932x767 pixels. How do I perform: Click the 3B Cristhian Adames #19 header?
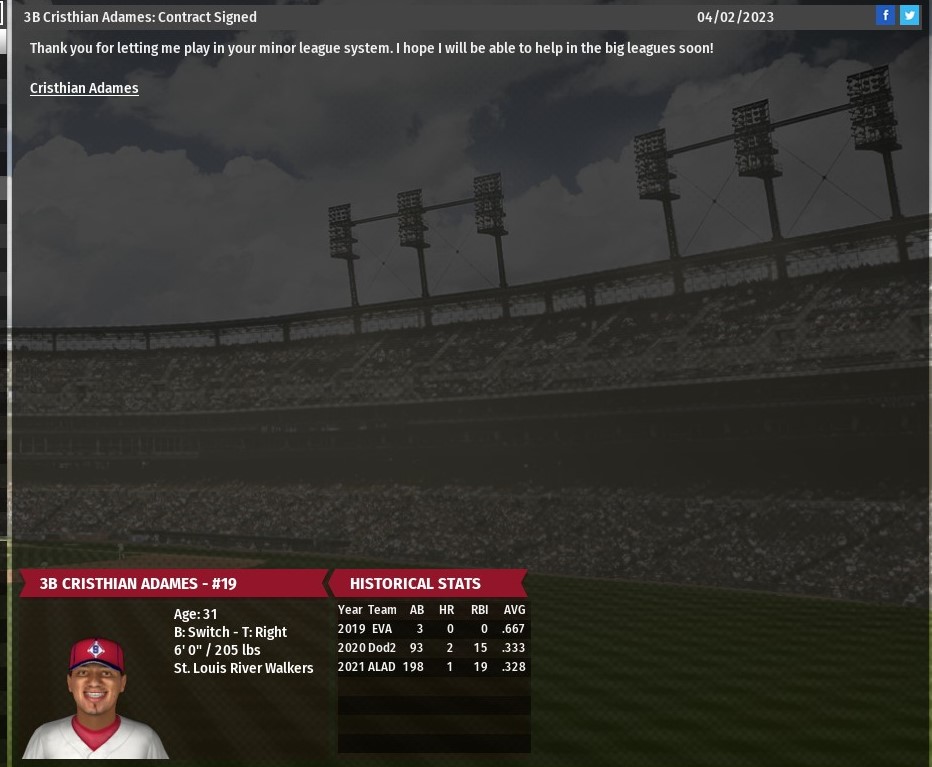point(138,584)
